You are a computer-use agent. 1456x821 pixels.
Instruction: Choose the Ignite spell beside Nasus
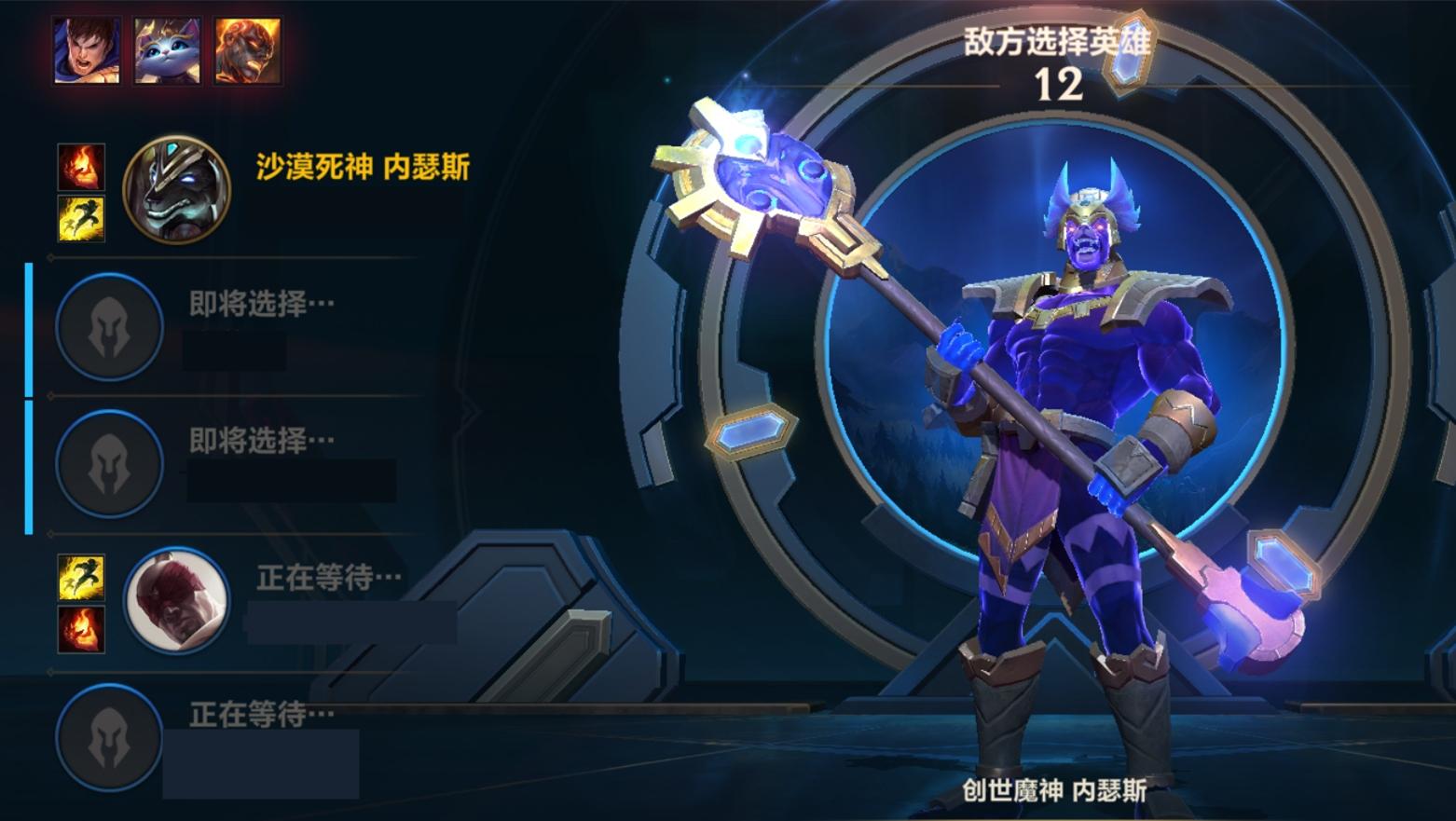tap(81, 168)
